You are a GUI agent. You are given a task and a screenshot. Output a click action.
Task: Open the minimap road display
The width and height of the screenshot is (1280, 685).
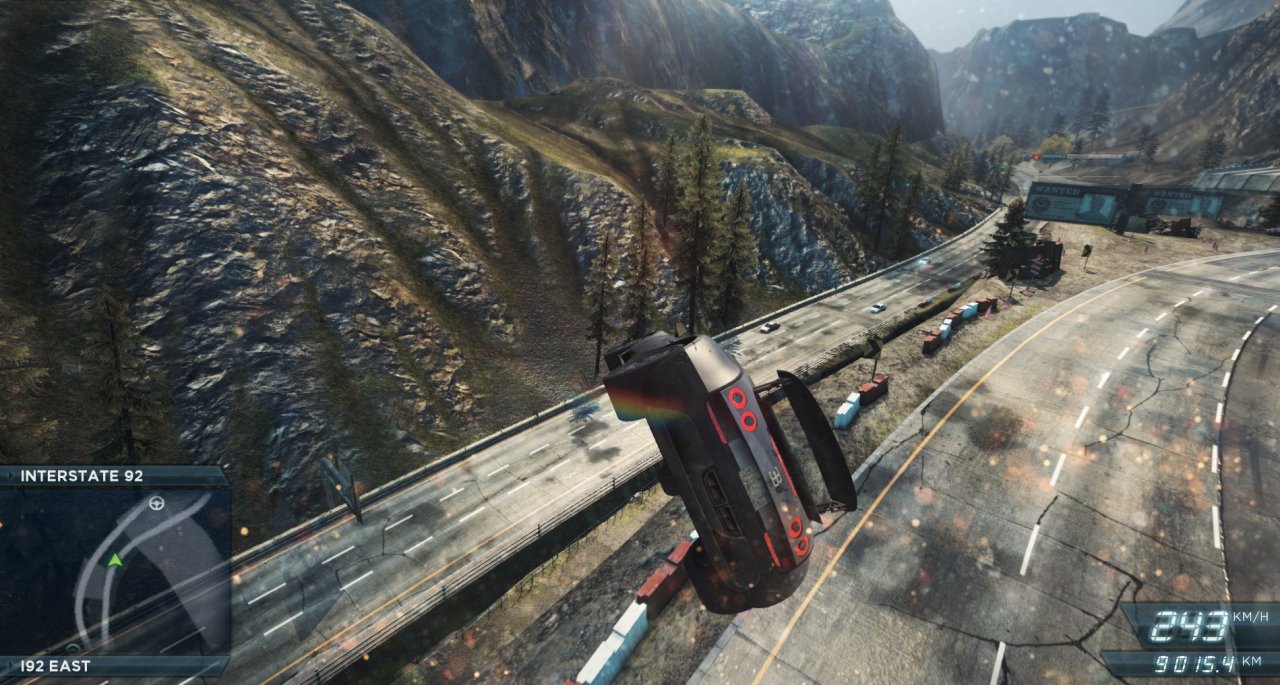click(x=114, y=571)
